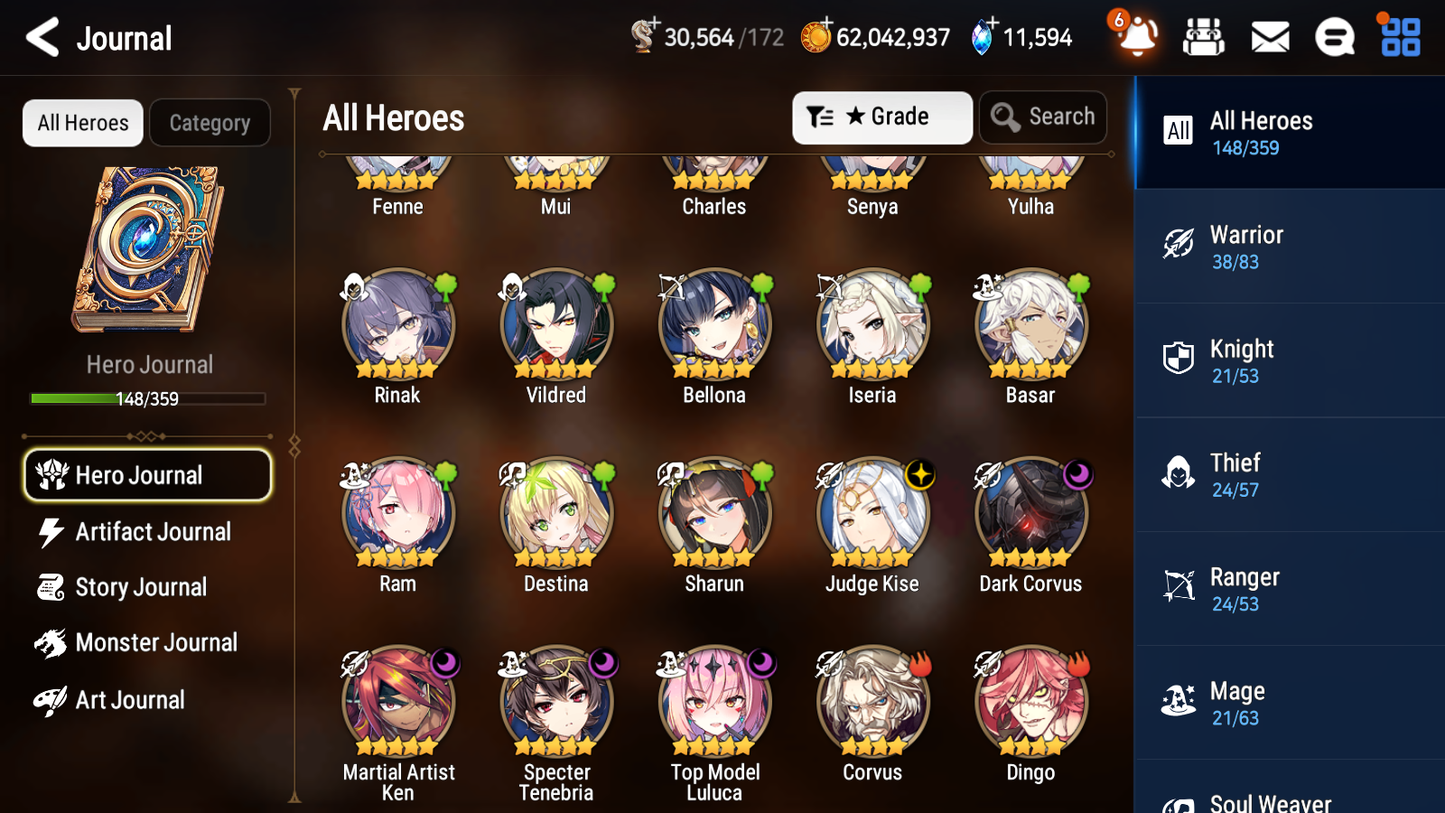Click the Hero Journal progress bar

(148, 397)
